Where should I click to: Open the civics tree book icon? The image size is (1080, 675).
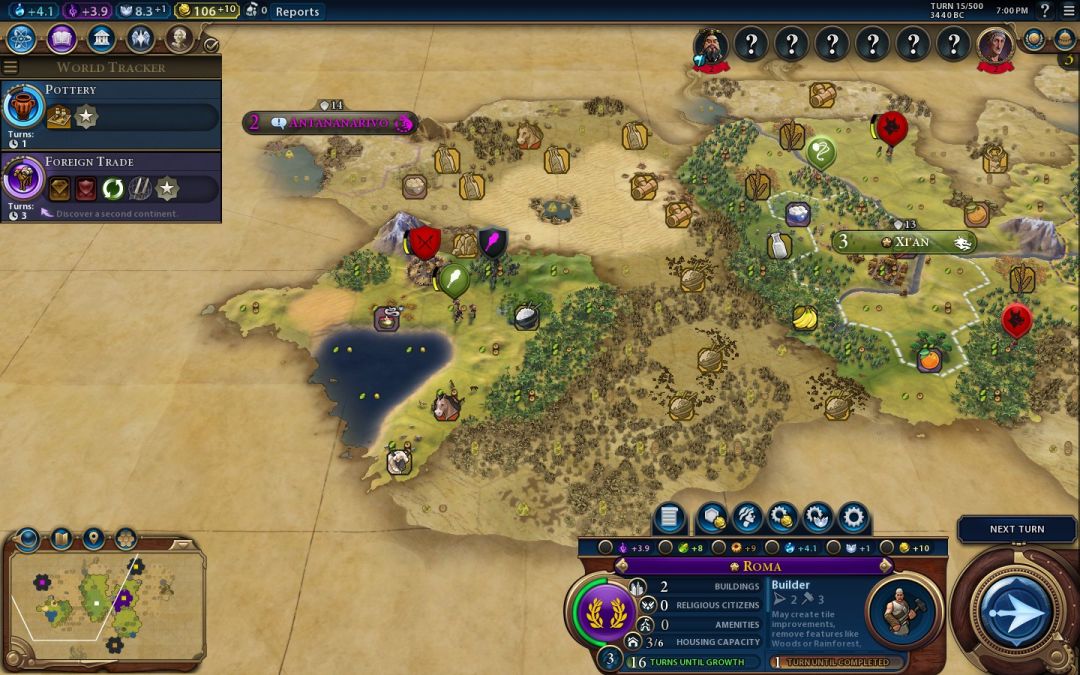point(61,39)
